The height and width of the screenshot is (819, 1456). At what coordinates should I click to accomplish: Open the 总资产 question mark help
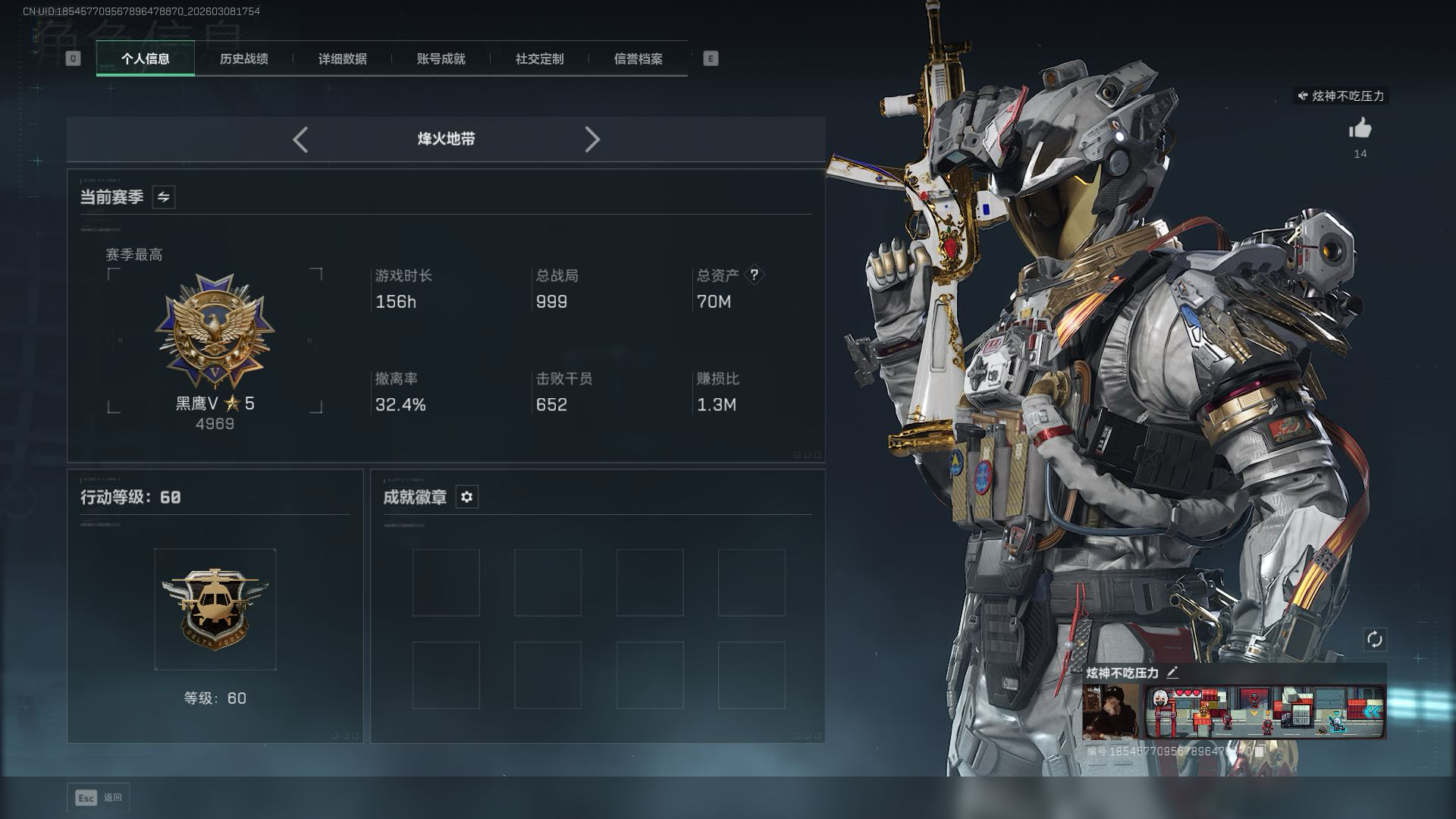tap(754, 275)
